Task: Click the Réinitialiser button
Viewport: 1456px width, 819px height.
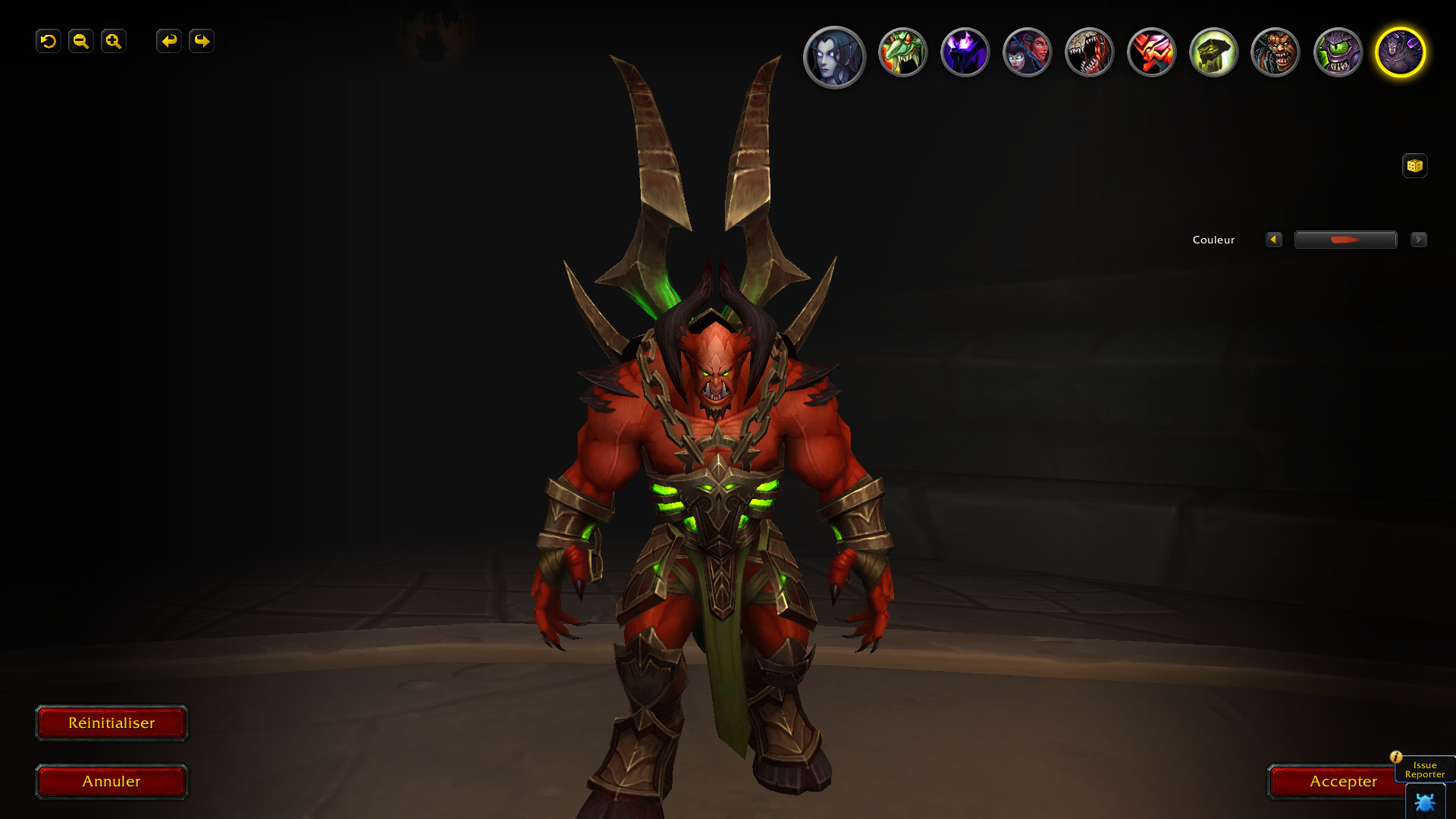Action: [111, 723]
